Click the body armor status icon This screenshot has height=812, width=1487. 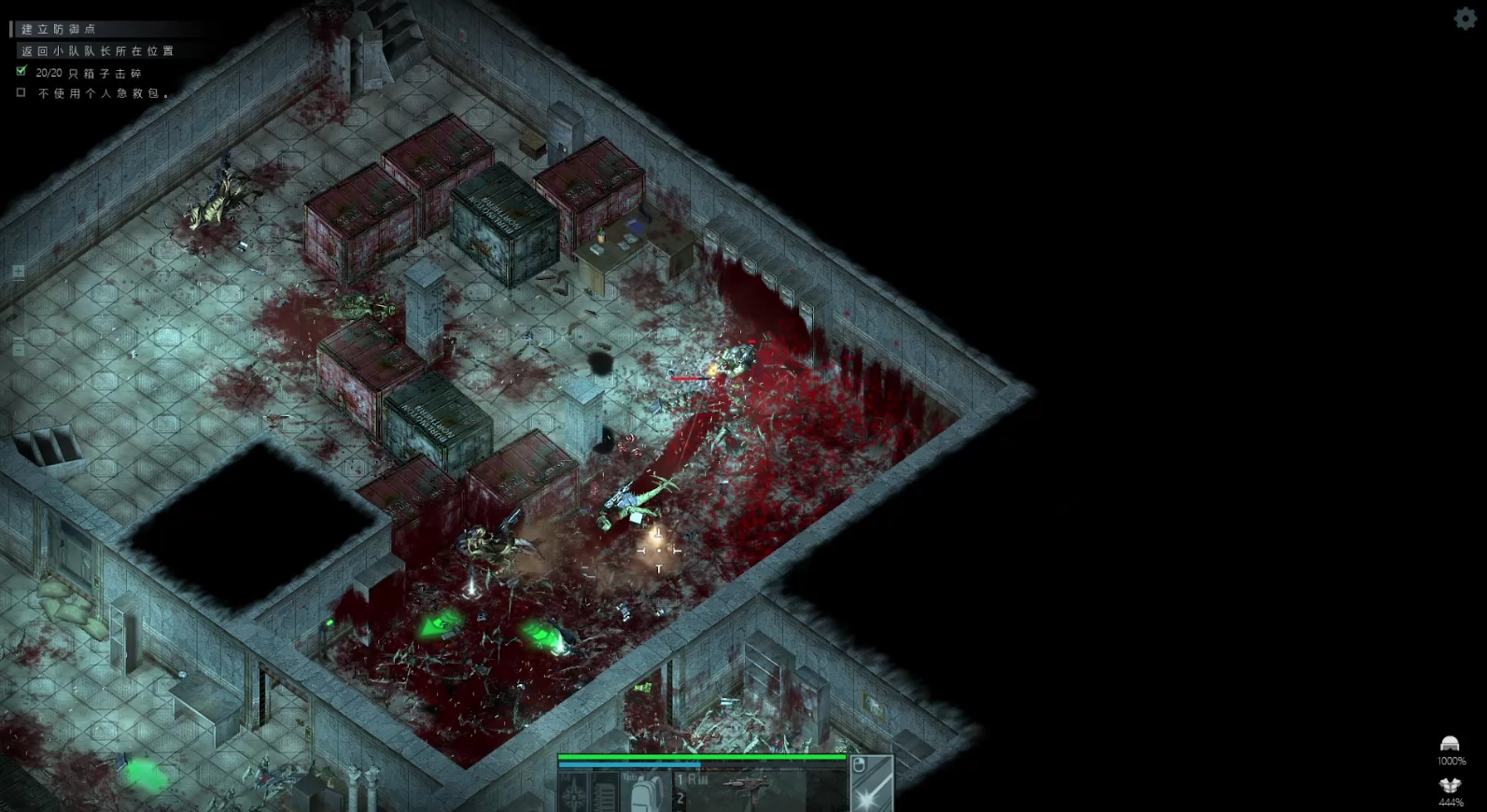(x=1450, y=786)
